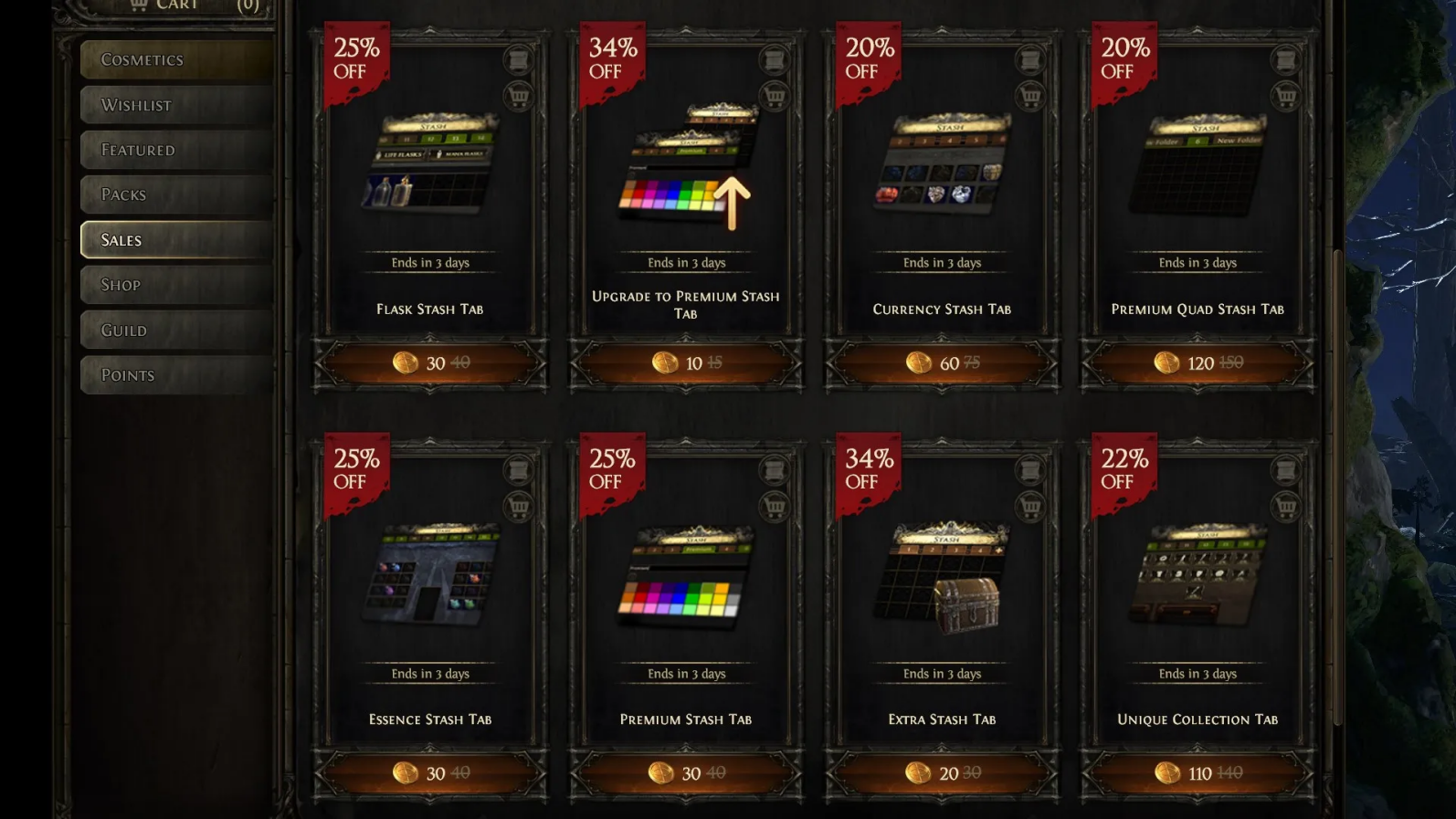This screenshot has height=819, width=1456.
Task: Buy Extra Stash Tab at the 20 coin price
Action: pyautogui.click(x=940, y=772)
